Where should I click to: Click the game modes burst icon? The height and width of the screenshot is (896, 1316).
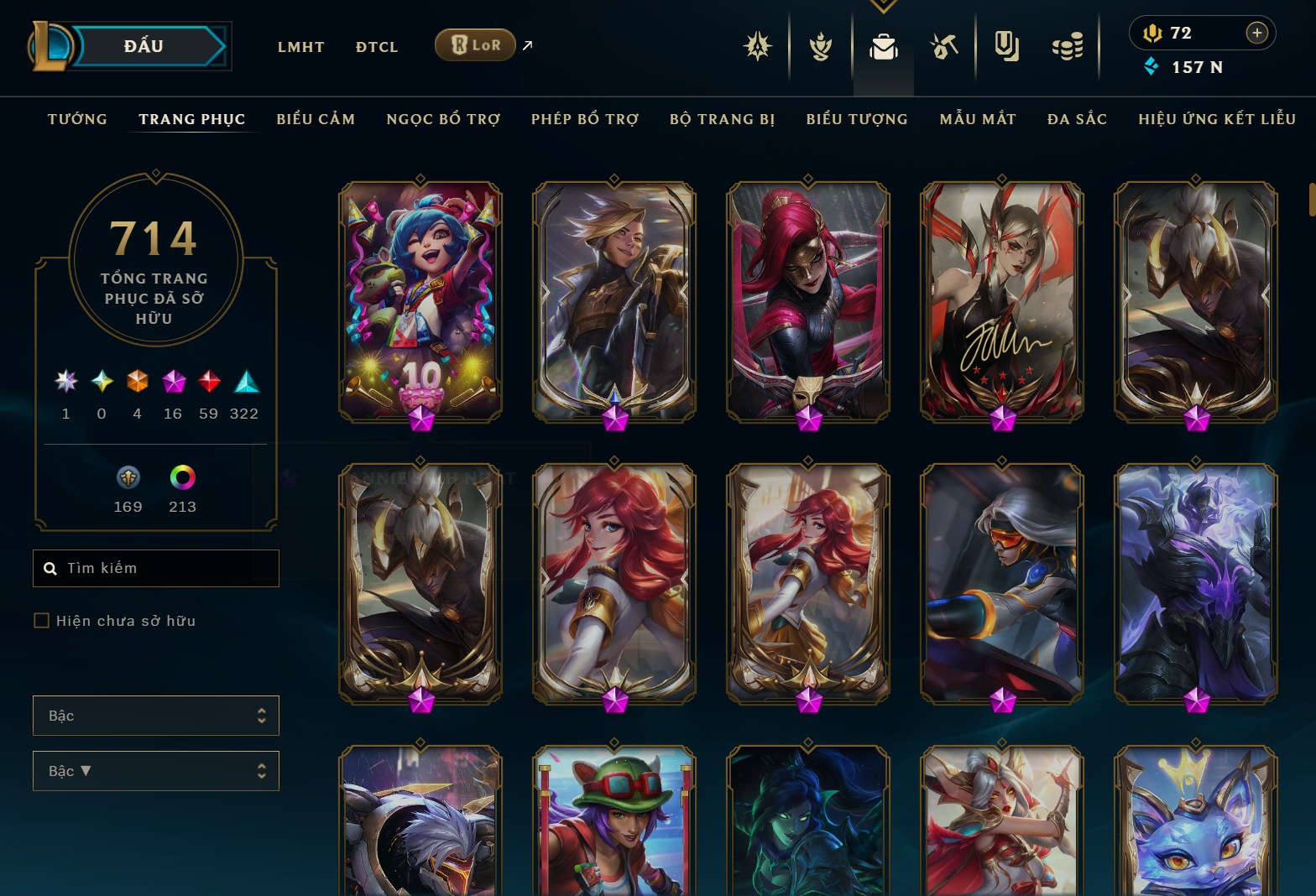(758, 46)
